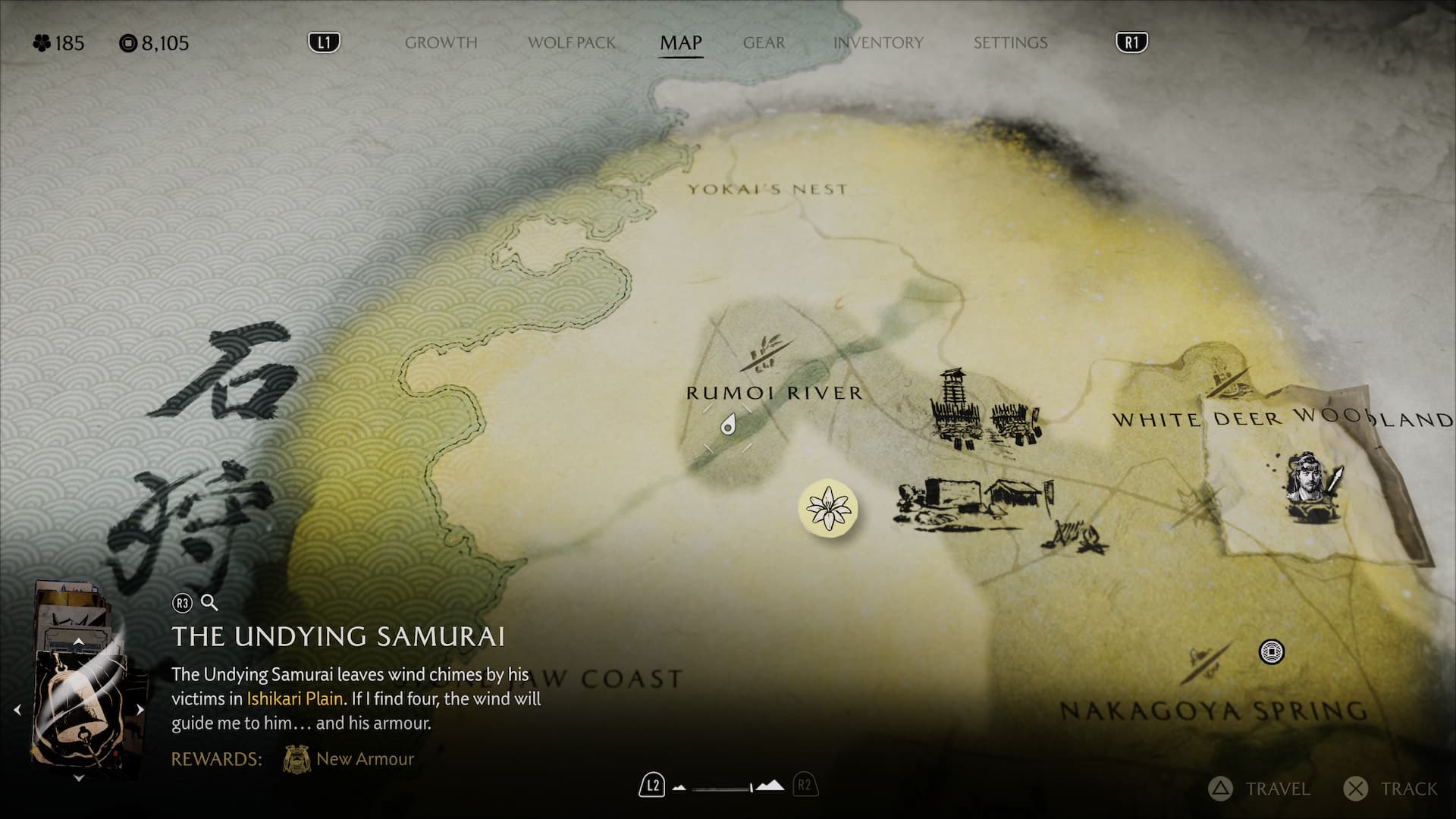
Task: Show the next quest card with right arrow
Action: pos(140,710)
